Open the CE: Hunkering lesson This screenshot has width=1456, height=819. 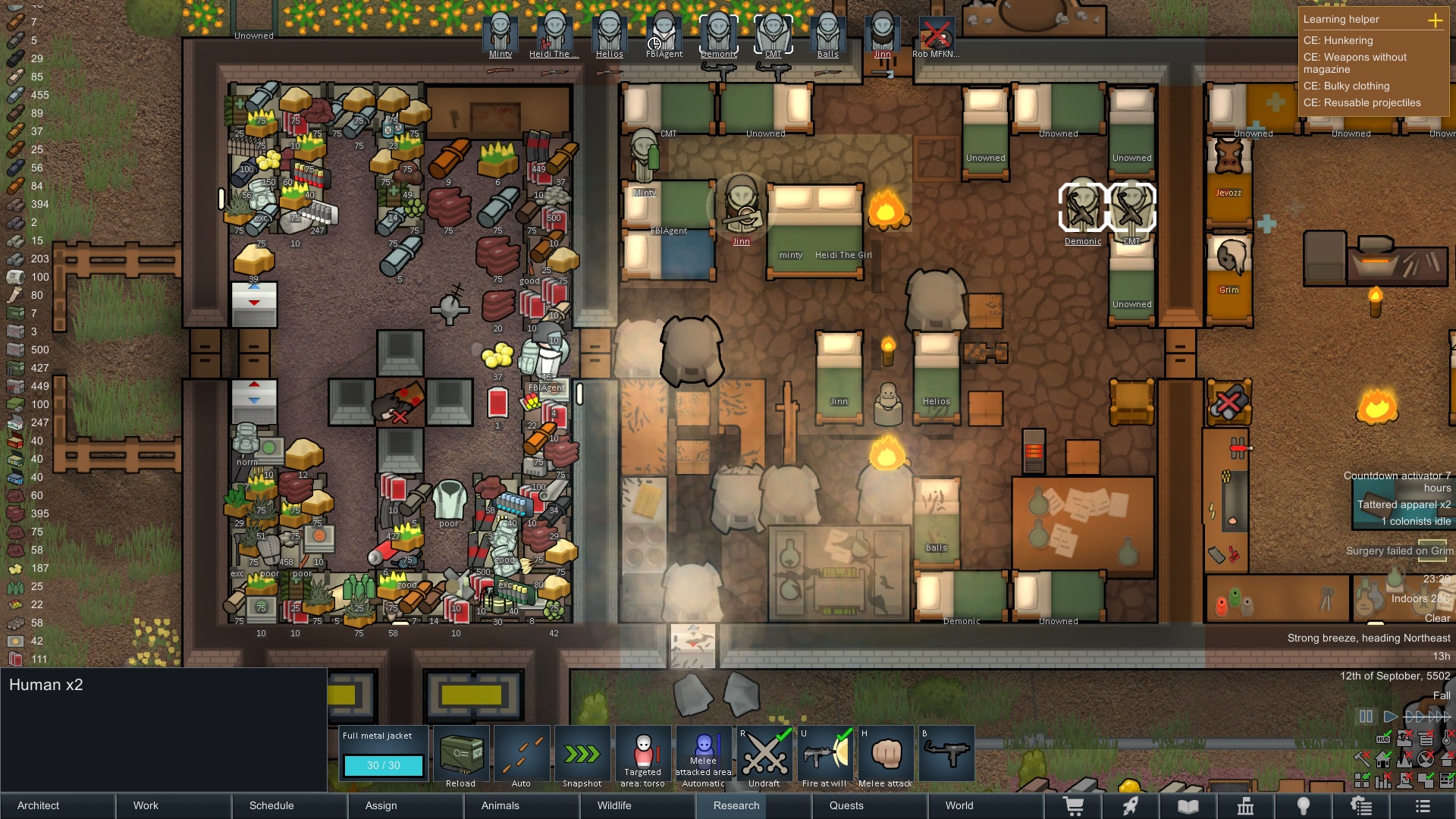[x=1338, y=40]
